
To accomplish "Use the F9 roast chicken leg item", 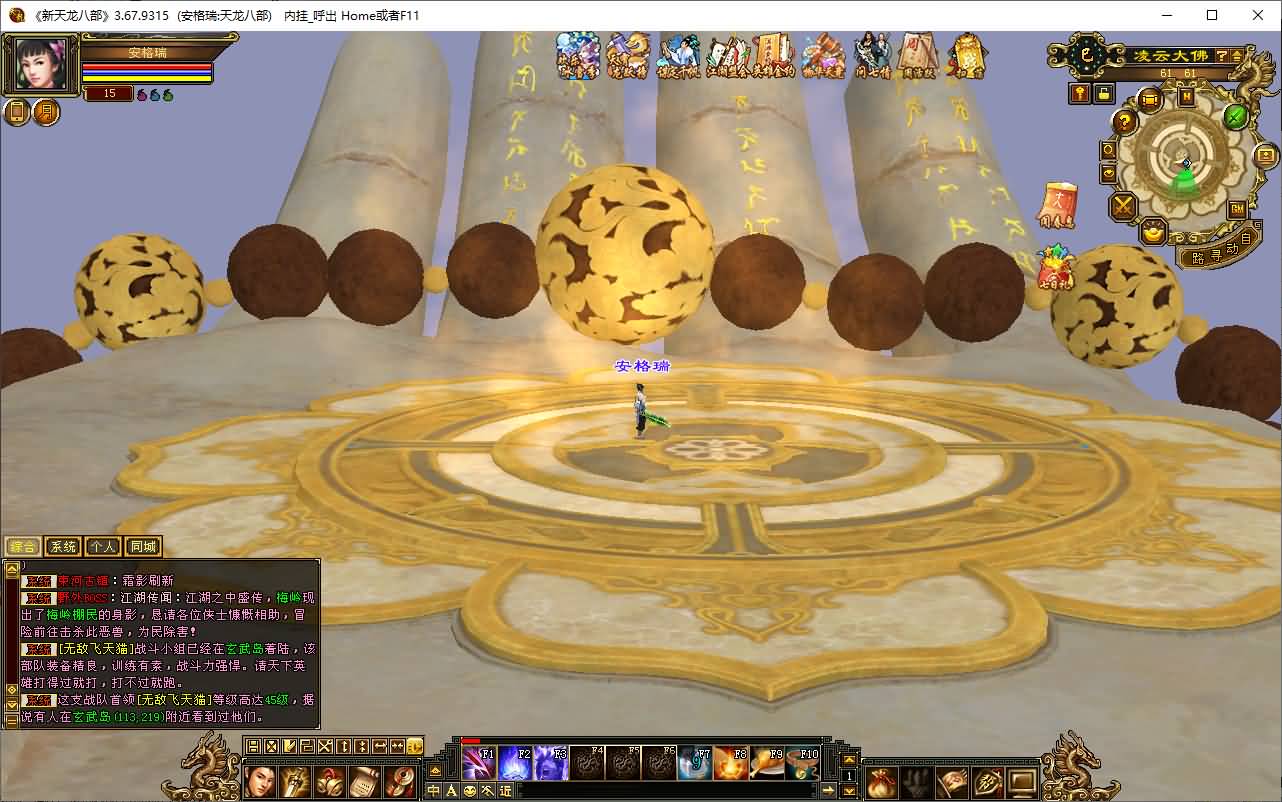I will [x=767, y=763].
